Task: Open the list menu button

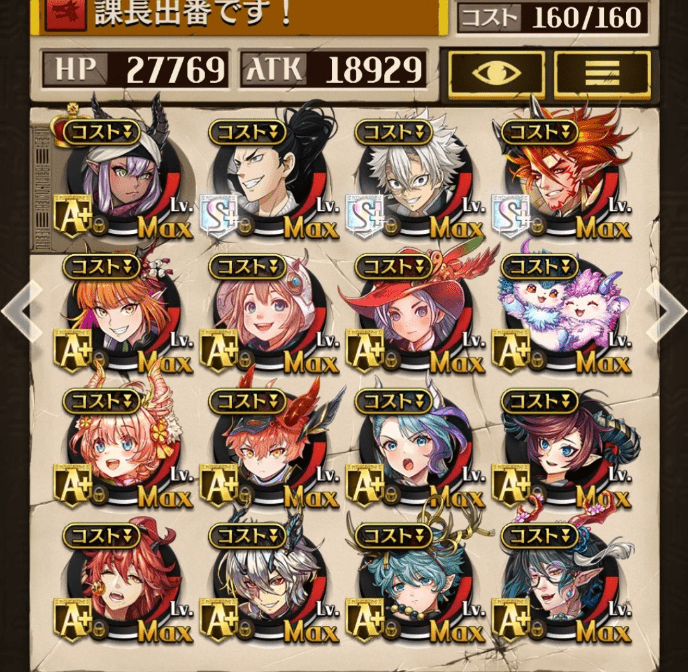Action: click(x=602, y=72)
